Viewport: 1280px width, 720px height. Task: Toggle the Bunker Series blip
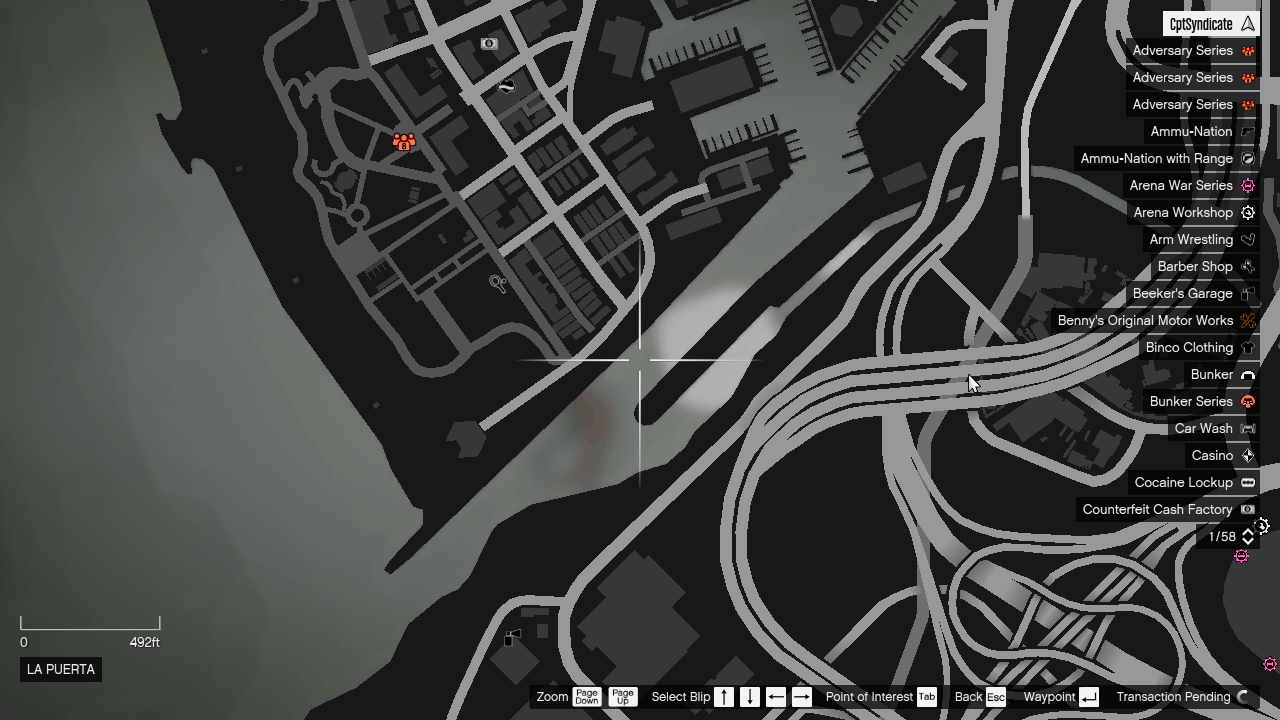coord(1247,401)
